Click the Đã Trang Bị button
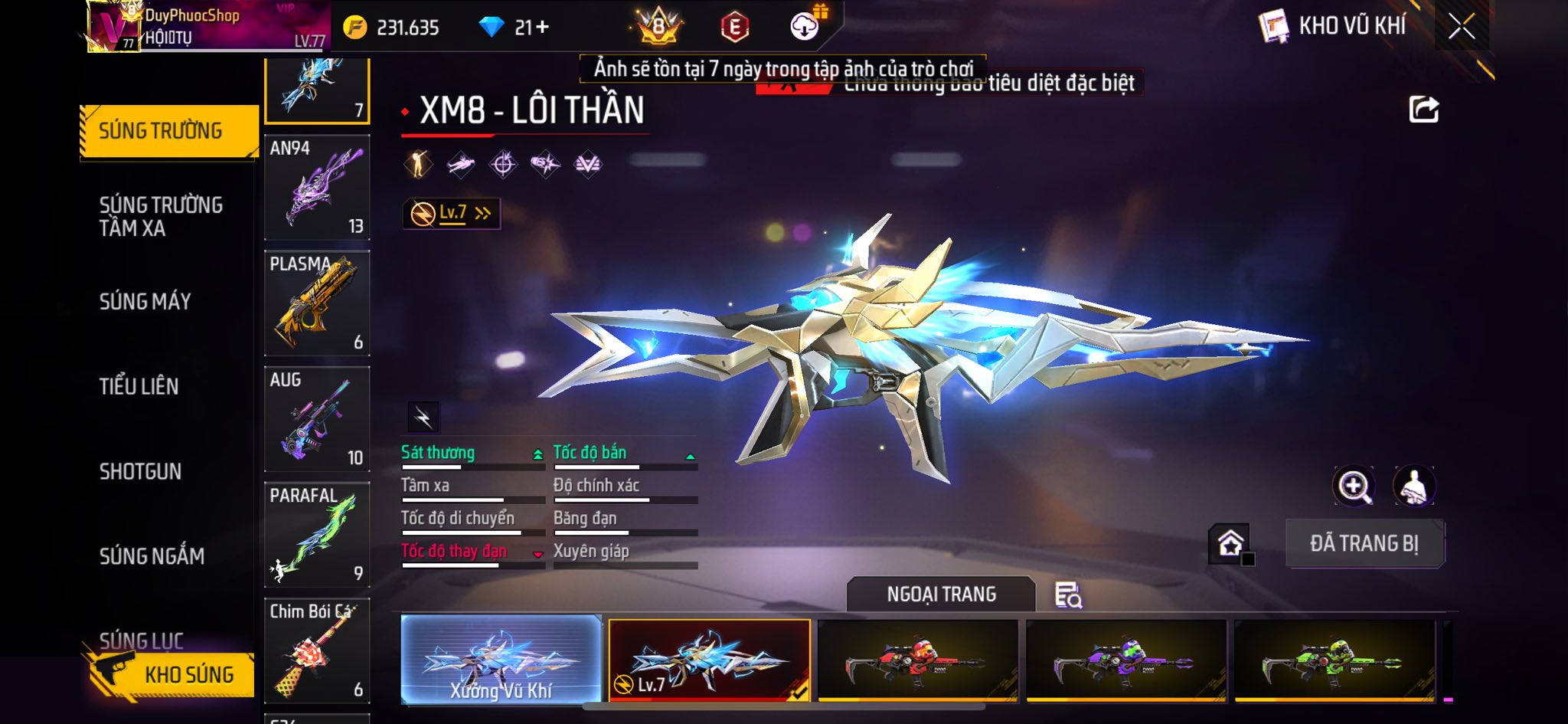Screen dimensions: 1568x724 [x=1364, y=544]
